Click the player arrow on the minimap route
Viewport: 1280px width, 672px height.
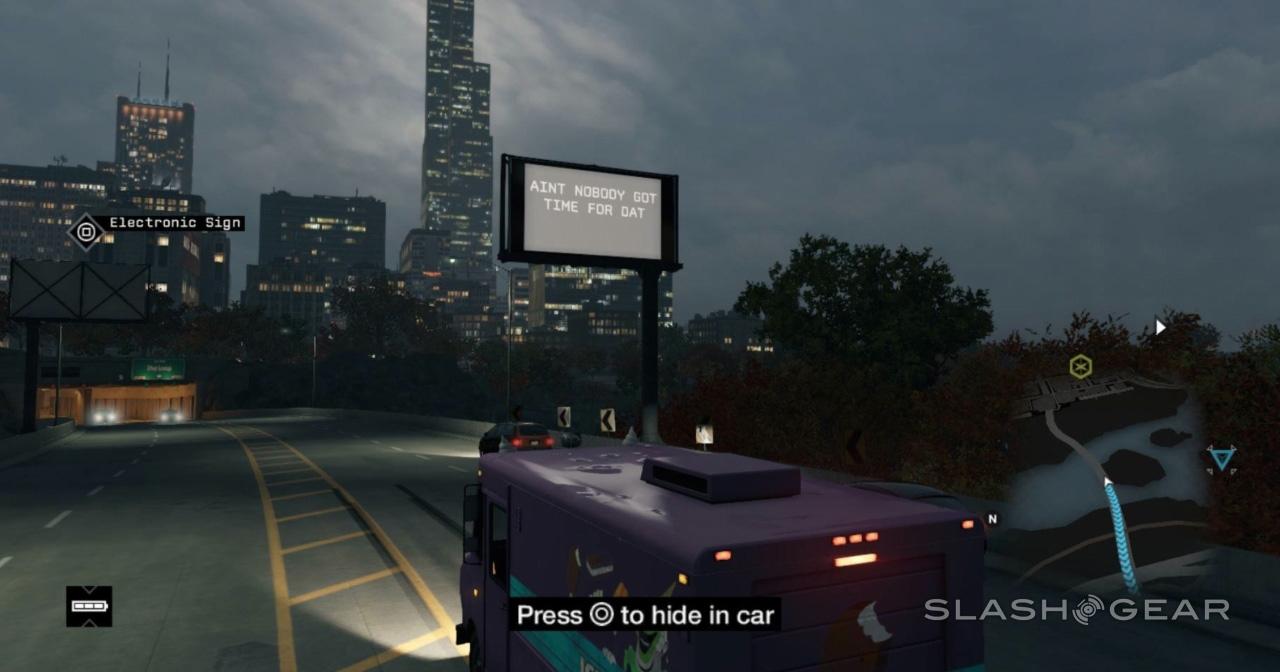[x=1108, y=485]
